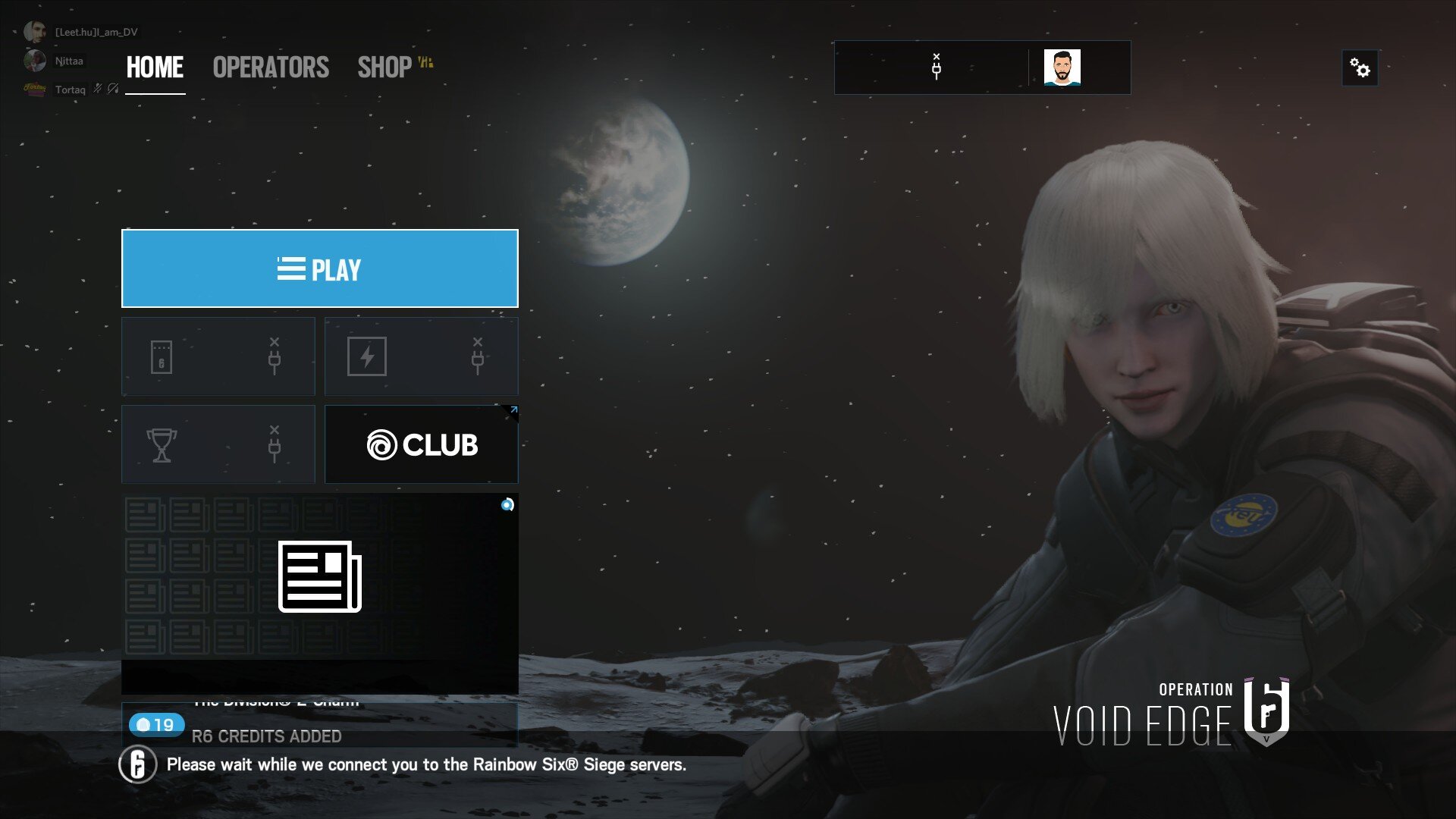Click the R6 CREDITS ADDED notification
1456x819 pixels.
point(265,735)
